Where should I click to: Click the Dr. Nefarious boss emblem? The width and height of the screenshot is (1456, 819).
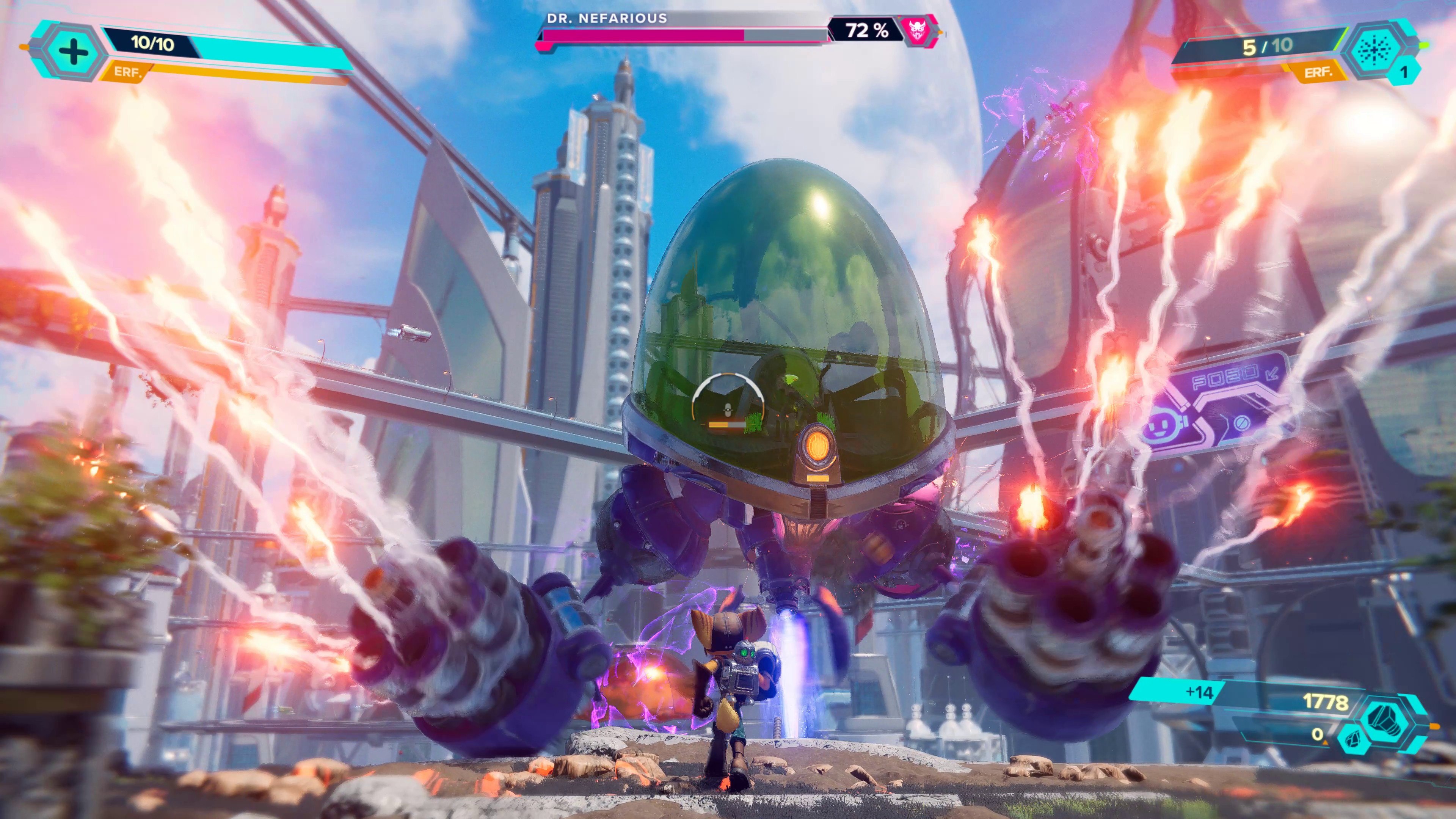916,30
